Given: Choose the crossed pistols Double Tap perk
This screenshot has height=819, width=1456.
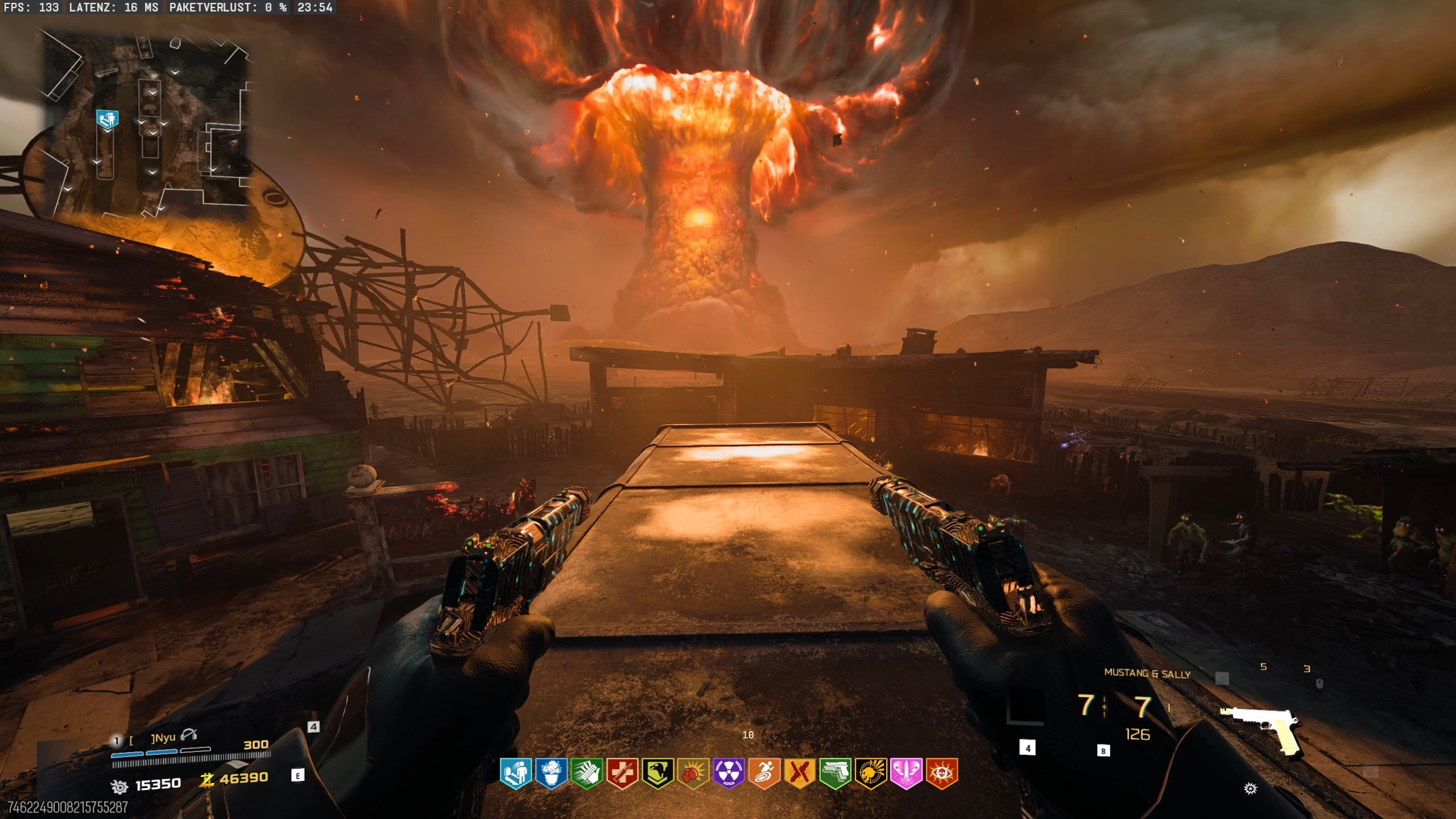Looking at the screenshot, I should (799, 773).
